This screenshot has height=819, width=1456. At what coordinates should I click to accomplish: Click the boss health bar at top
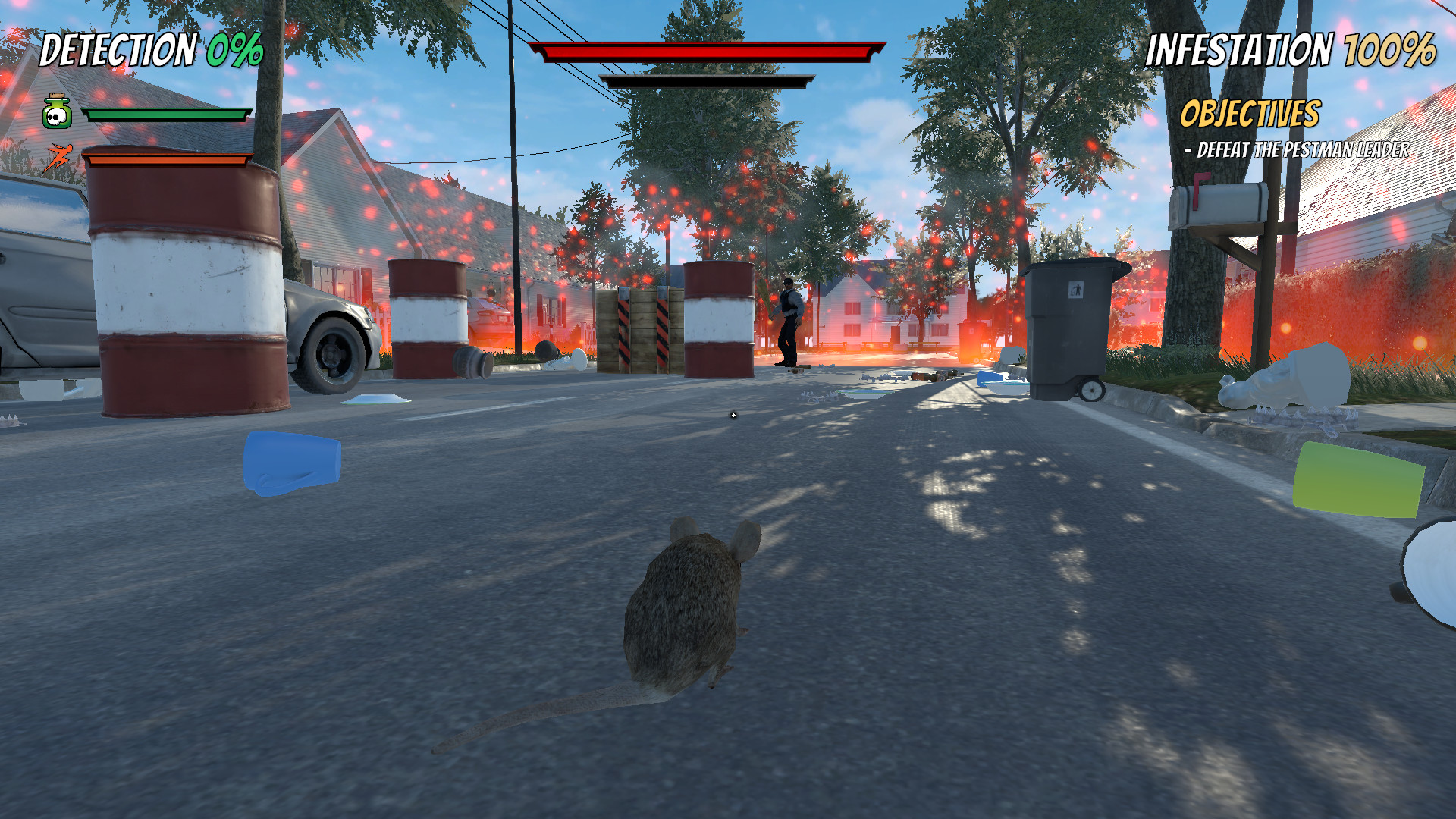pyautogui.click(x=705, y=53)
